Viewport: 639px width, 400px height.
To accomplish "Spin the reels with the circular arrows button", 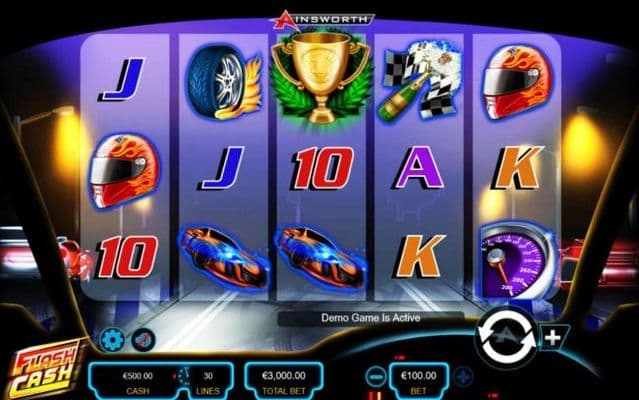I will pyautogui.click(x=508, y=336).
